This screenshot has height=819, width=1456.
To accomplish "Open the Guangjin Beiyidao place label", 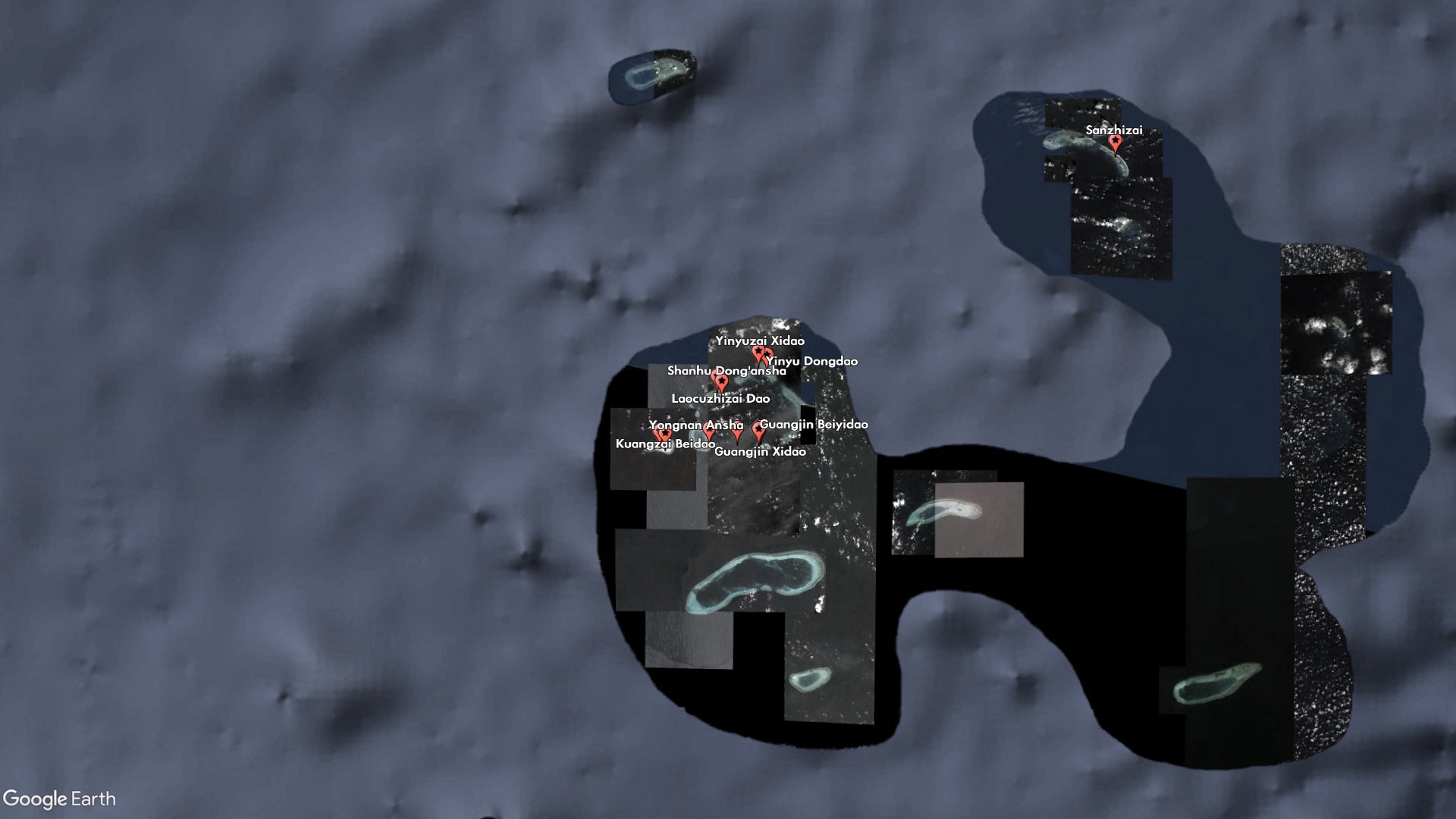I will point(814,424).
